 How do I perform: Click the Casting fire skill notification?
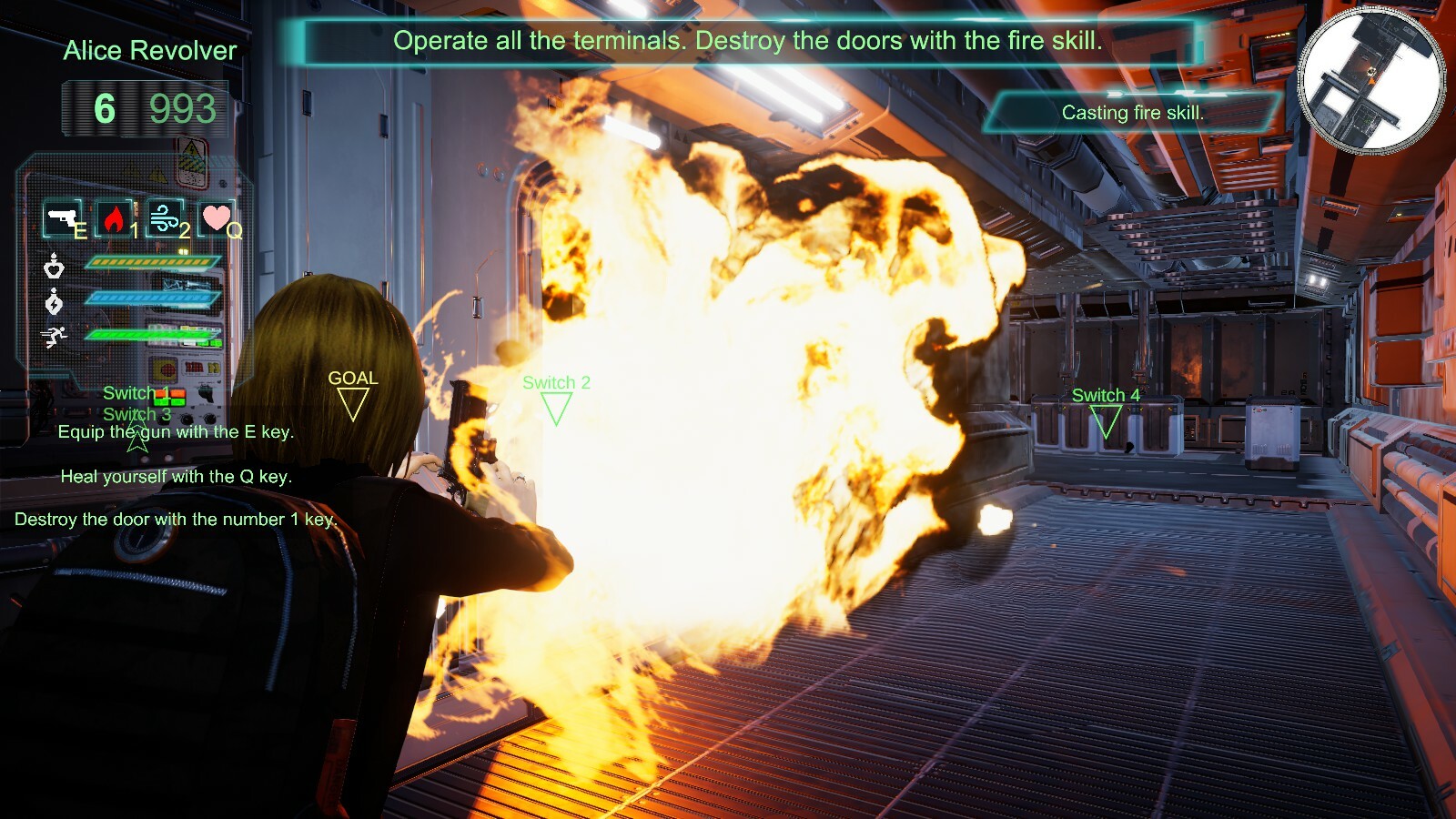(1133, 114)
